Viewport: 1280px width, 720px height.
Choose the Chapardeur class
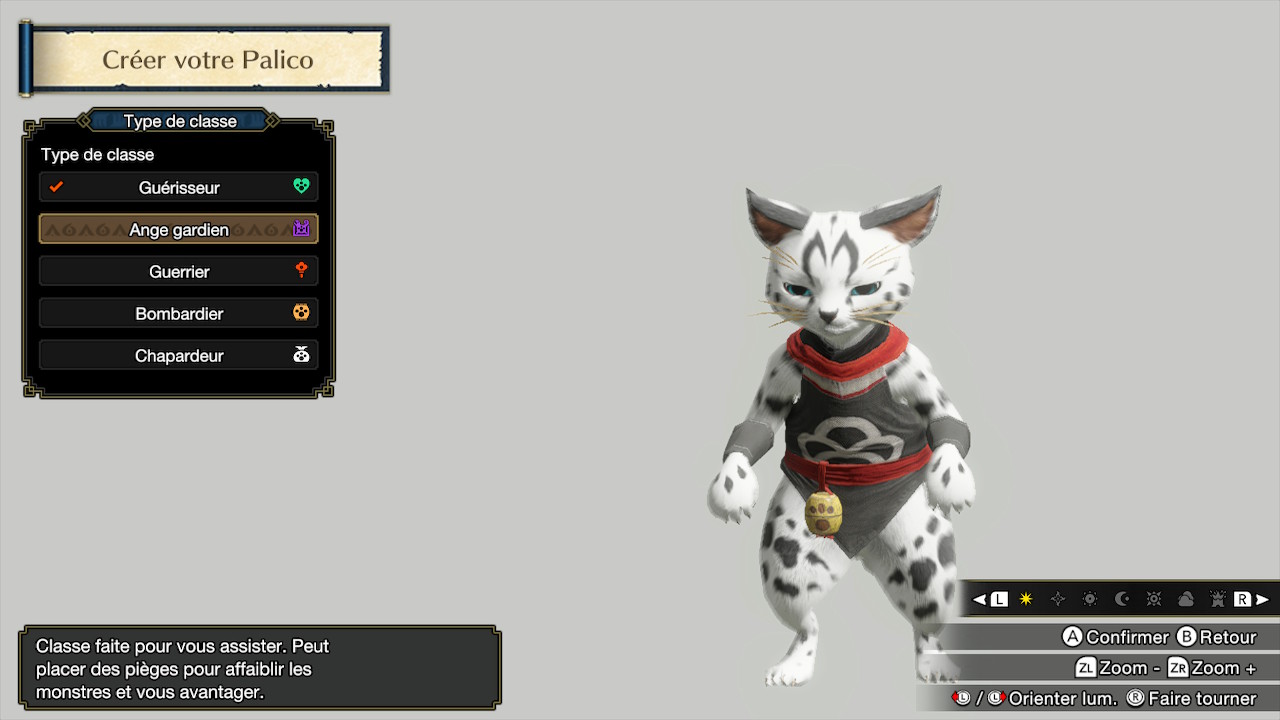[x=179, y=355]
